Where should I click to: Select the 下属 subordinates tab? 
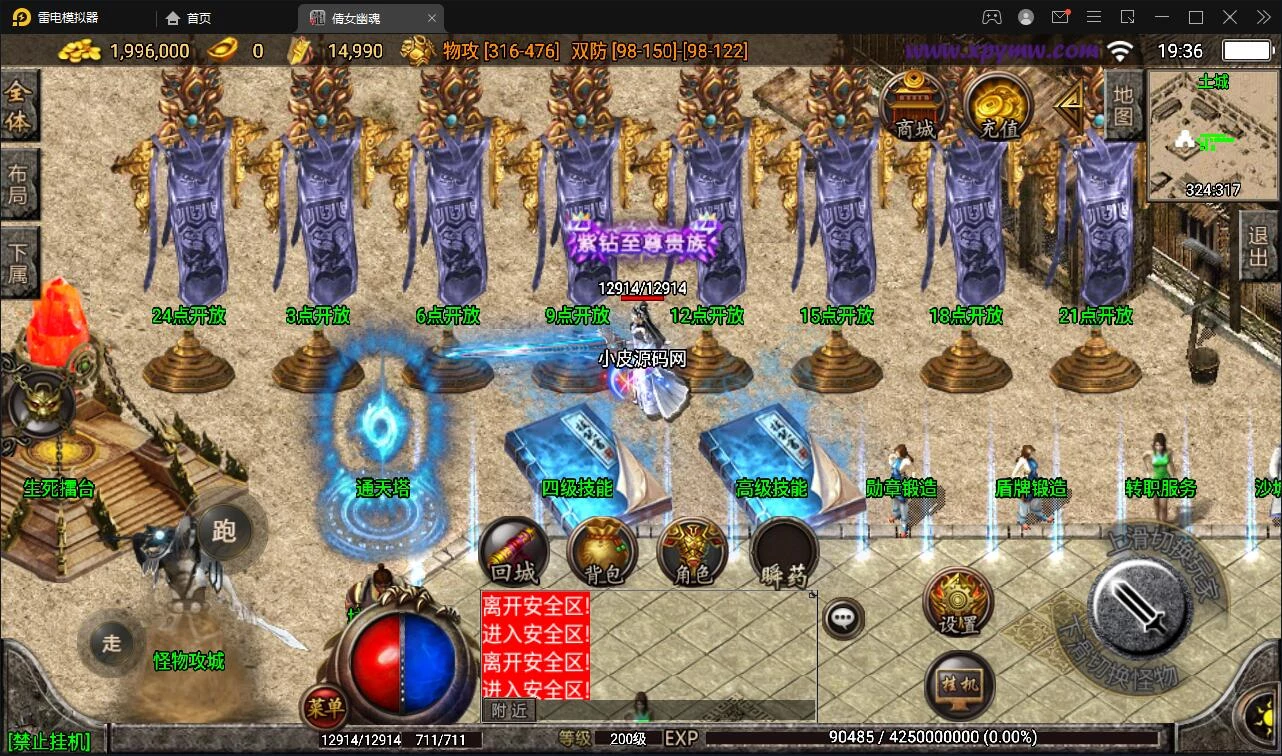[18, 261]
